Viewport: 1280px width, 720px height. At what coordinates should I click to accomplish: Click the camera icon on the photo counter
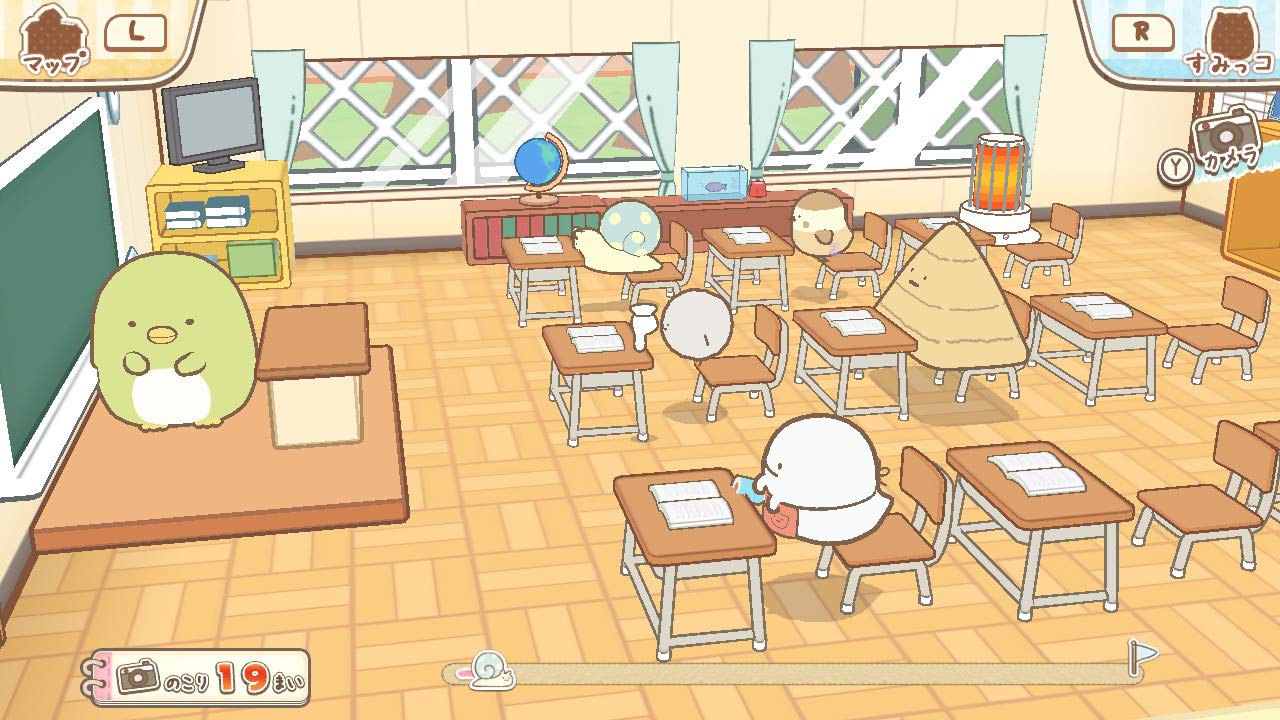pos(137,676)
